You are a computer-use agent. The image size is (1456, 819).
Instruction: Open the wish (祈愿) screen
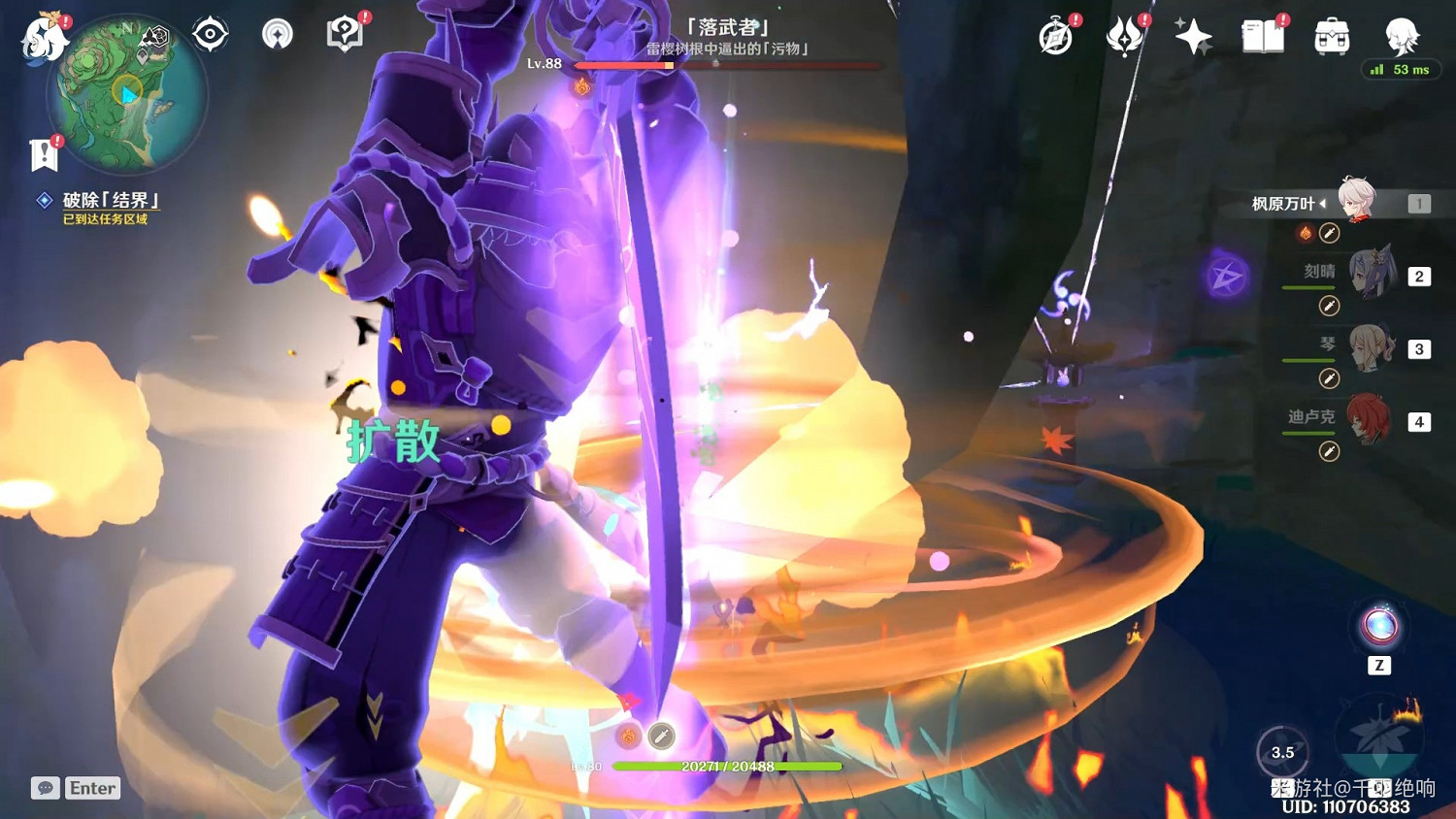click(1193, 35)
